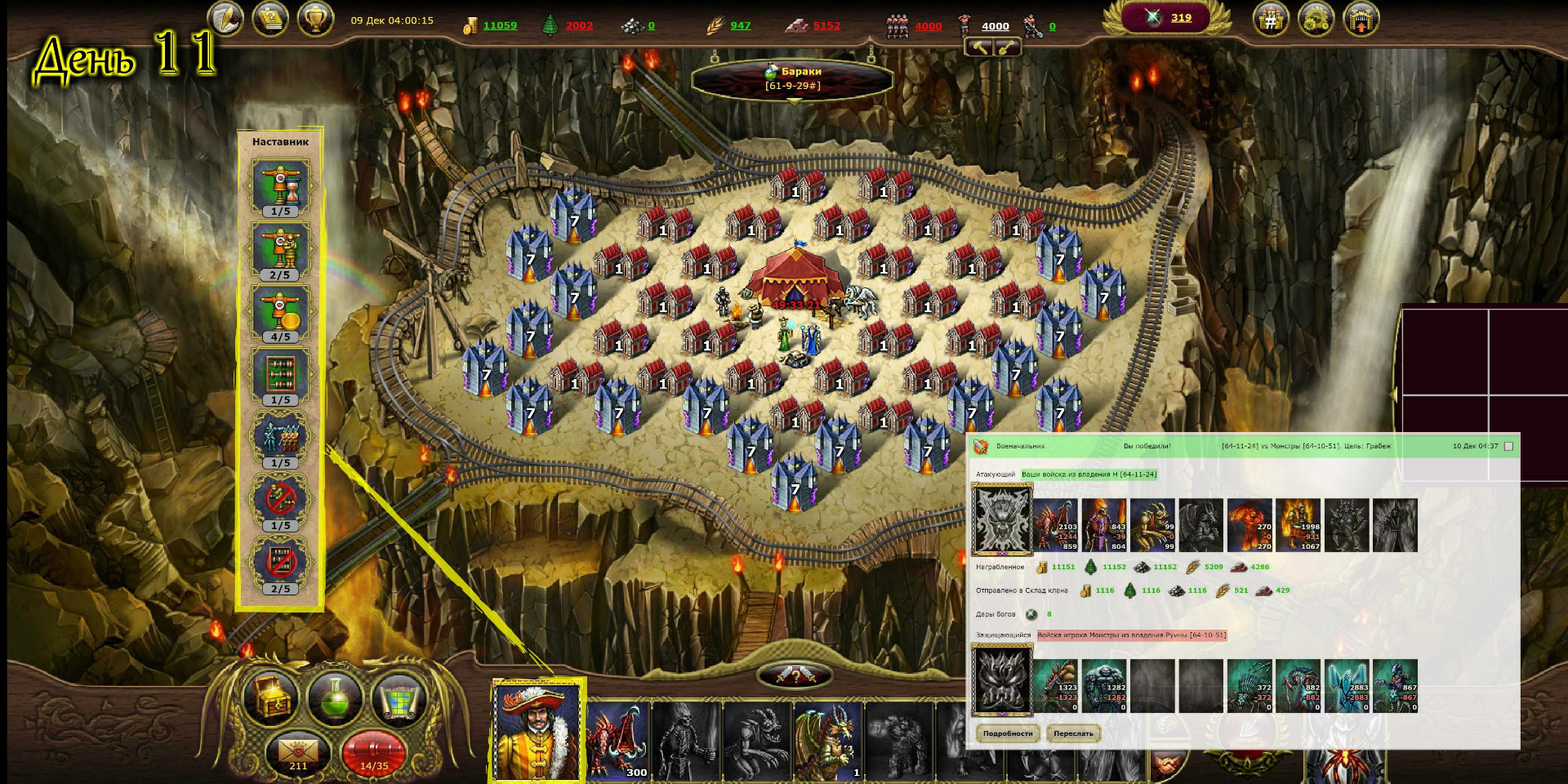Open the mail envelope showing 211 messages
Image resolution: width=1568 pixels, height=784 pixels.
click(x=297, y=751)
